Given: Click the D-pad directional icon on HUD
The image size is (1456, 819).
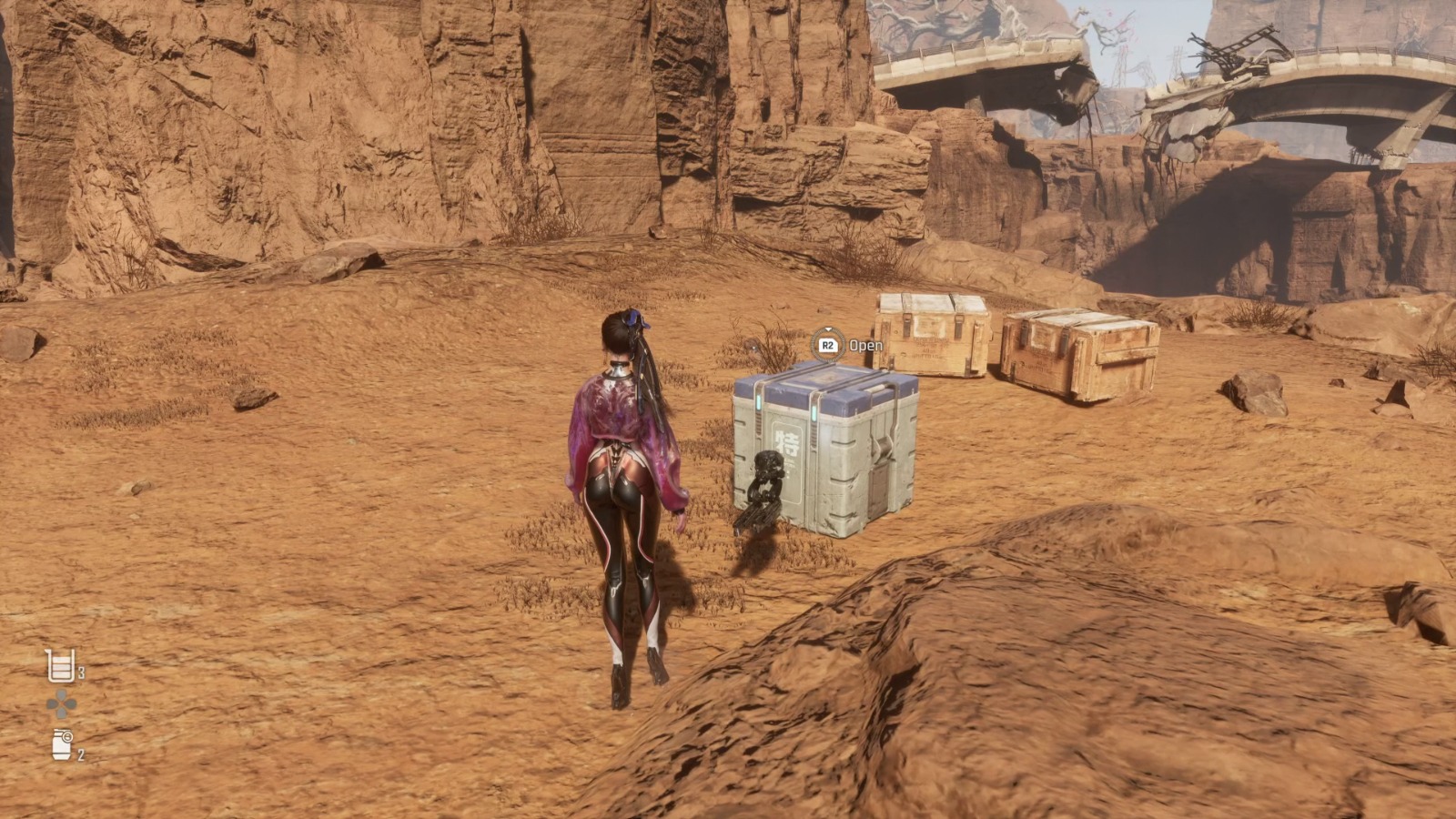Looking at the screenshot, I should [x=62, y=703].
